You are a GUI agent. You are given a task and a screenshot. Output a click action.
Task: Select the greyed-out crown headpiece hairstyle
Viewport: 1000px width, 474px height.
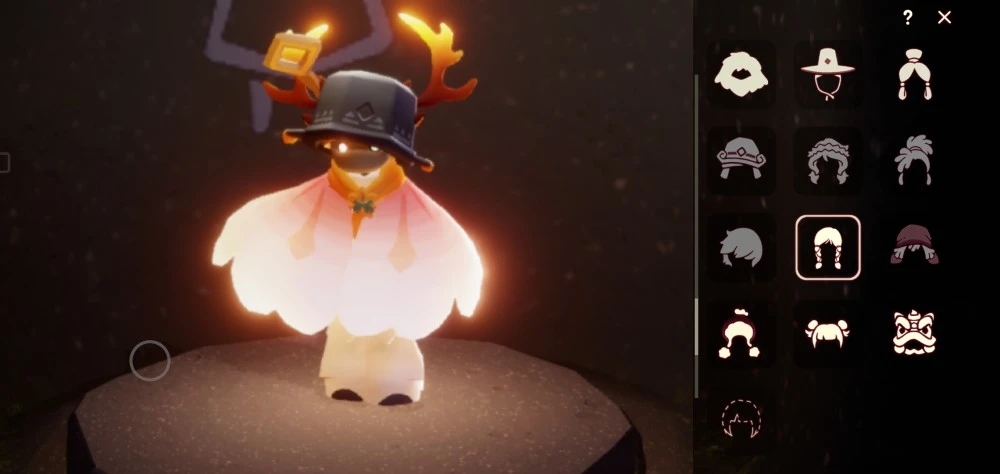[x=741, y=160]
